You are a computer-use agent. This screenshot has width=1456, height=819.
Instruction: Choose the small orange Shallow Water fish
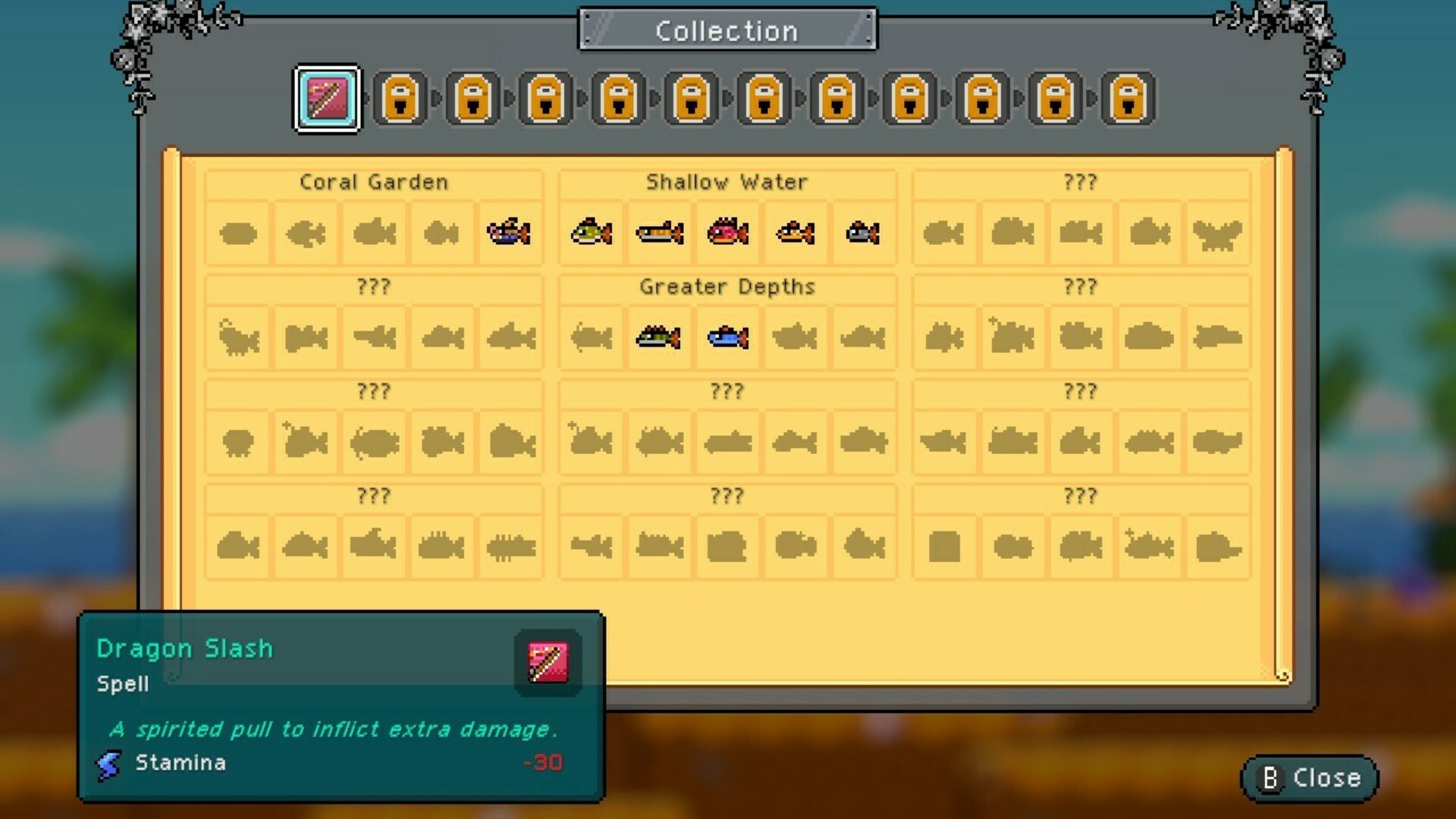(795, 232)
